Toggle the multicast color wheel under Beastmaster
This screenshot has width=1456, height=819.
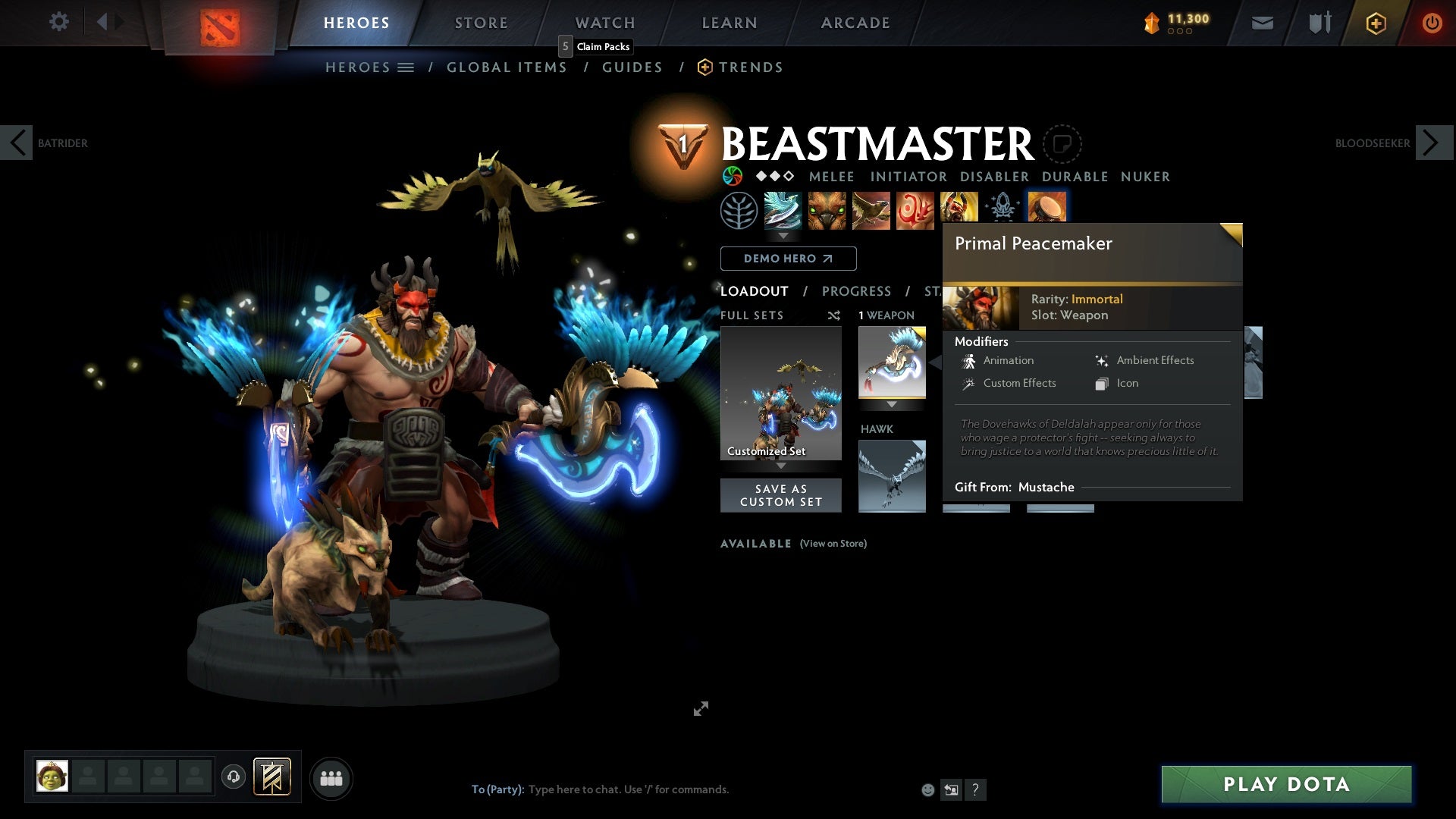[x=733, y=177]
